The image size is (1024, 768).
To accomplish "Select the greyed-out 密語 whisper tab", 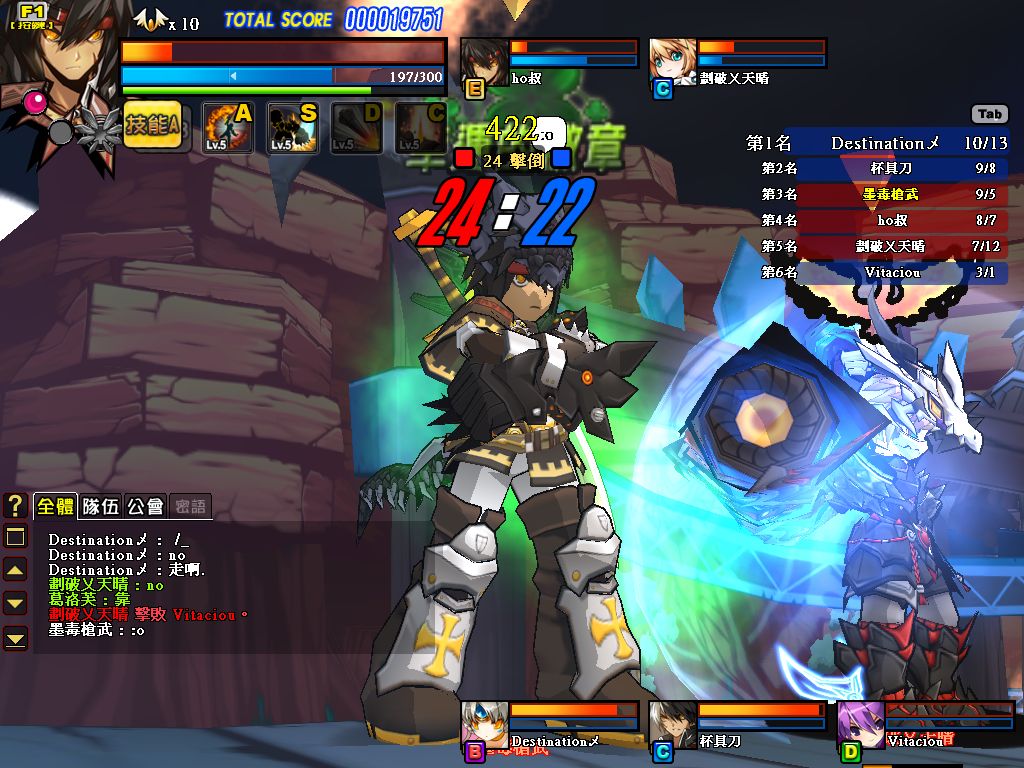I will [x=189, y=506].
